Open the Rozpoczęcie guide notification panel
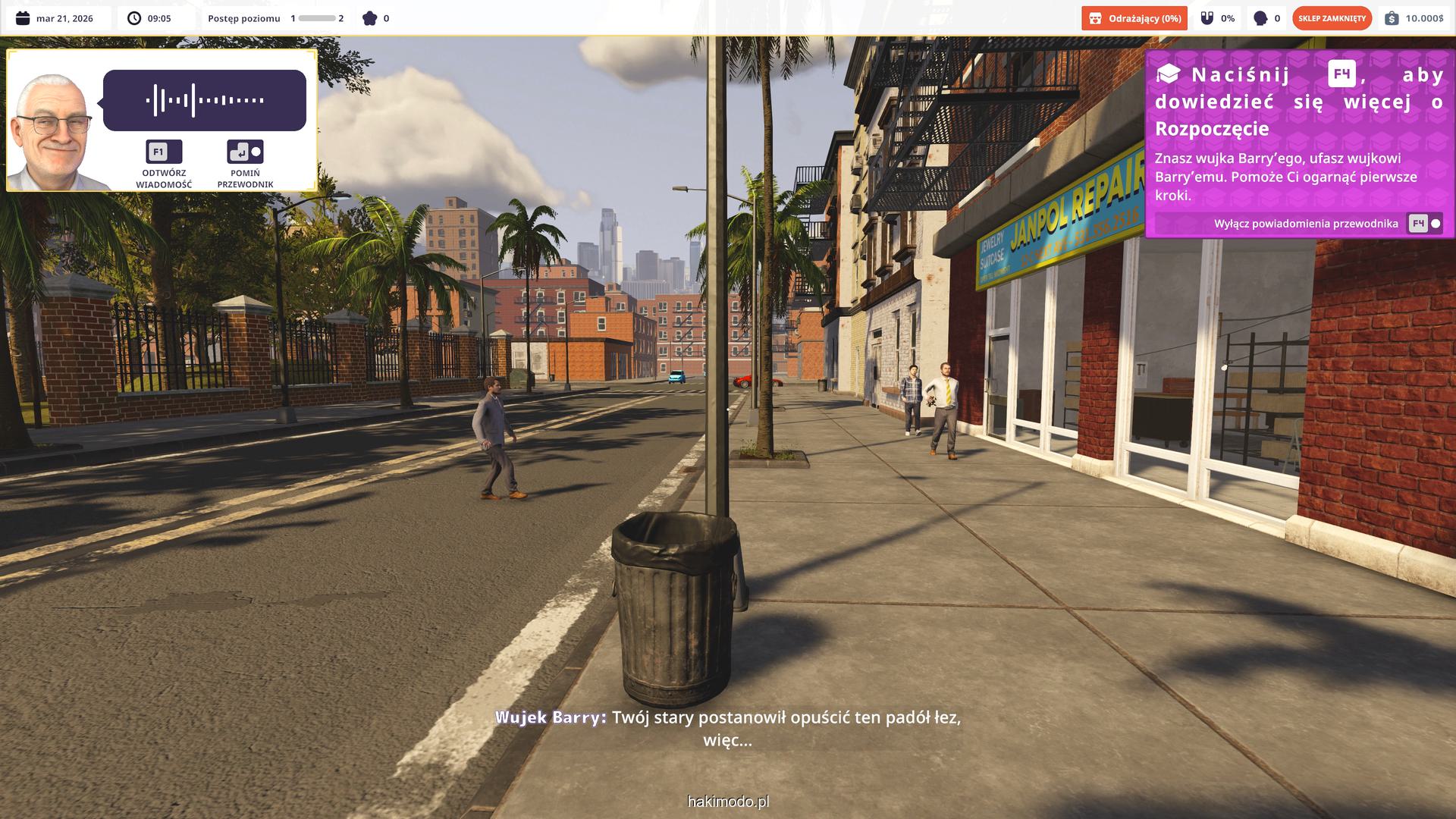 1298,136
